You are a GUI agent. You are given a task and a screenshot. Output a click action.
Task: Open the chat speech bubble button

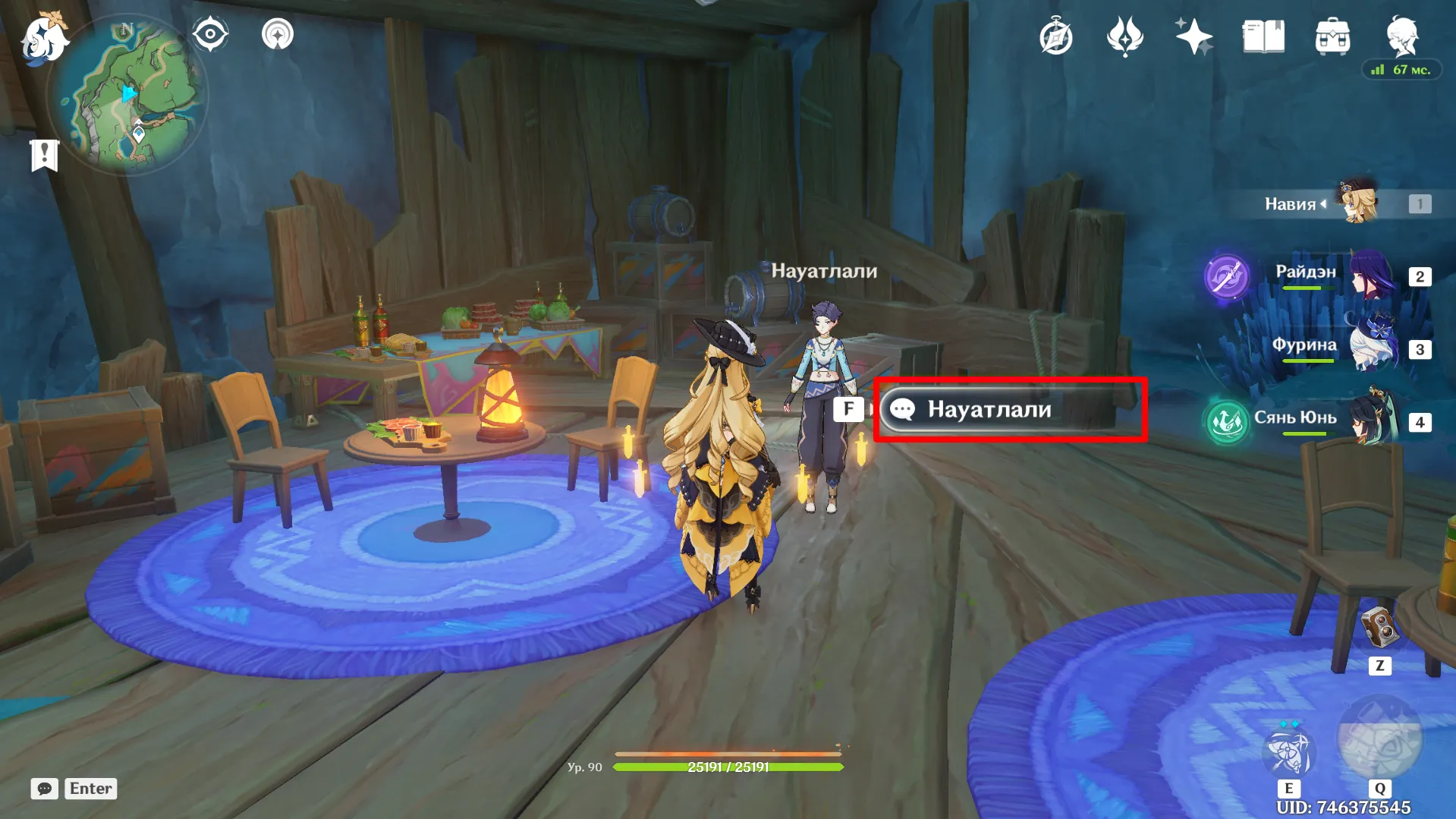pyautogui.click(x=44, y=789)
